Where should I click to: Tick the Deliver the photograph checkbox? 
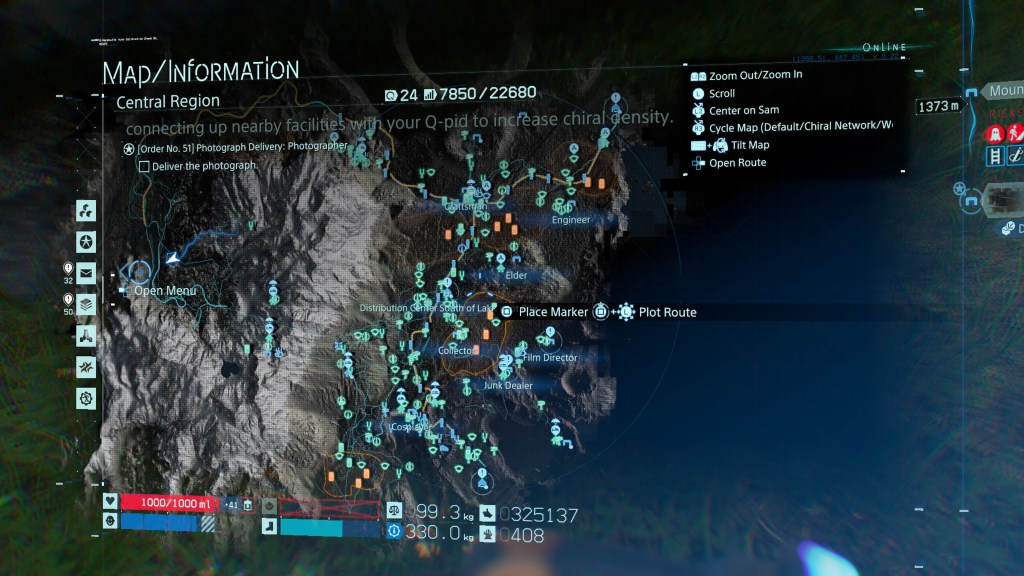(144, 166)
